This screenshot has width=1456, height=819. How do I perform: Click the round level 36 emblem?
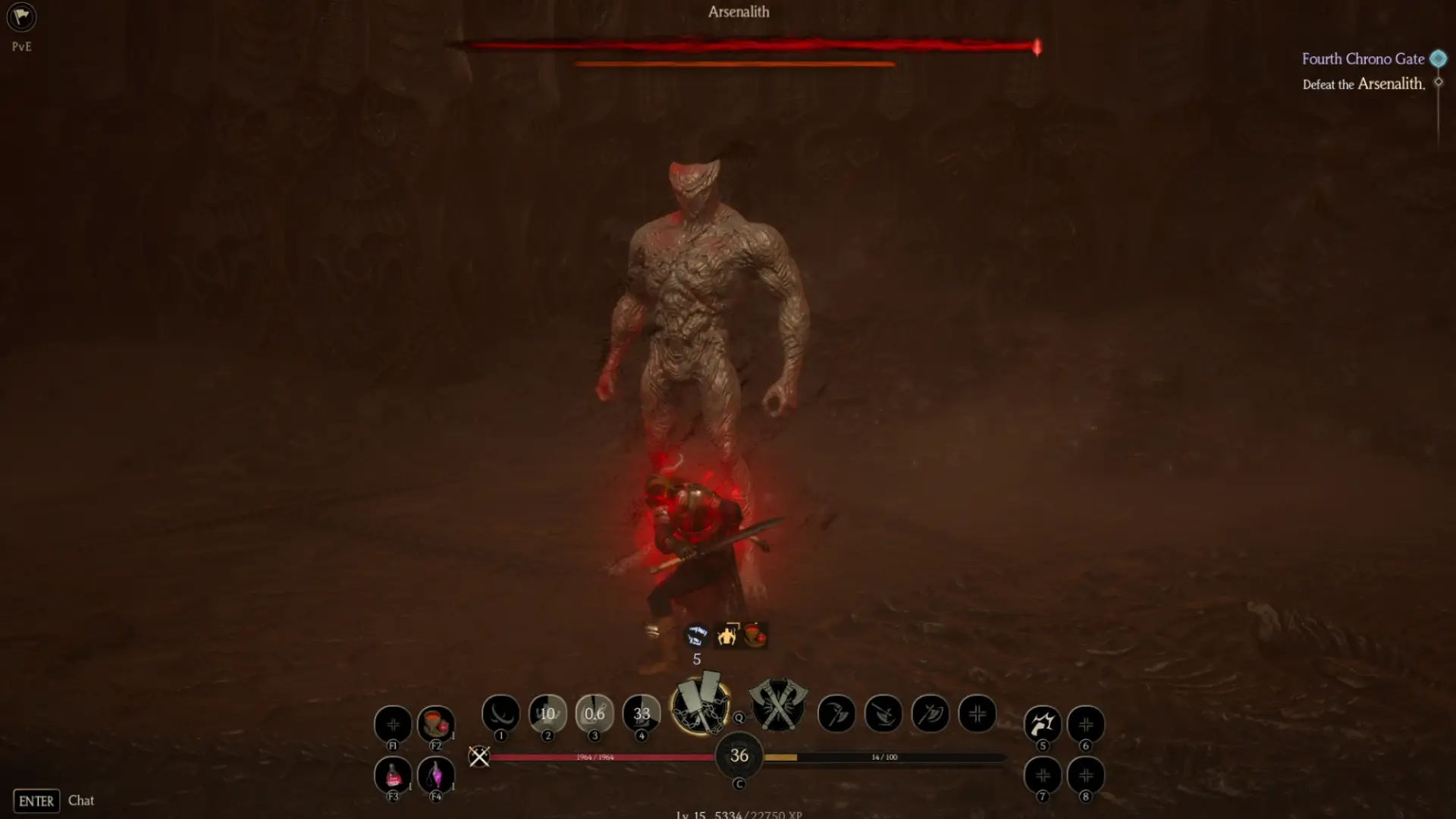pos(739,755)
